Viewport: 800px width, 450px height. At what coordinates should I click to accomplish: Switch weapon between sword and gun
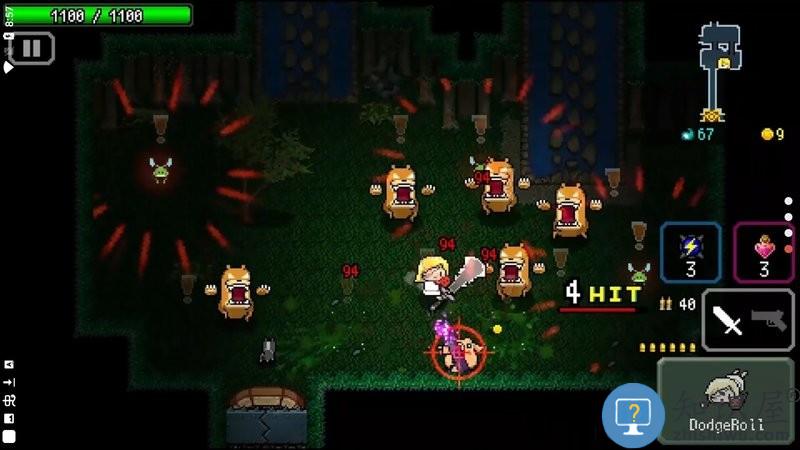click(x=748, y=321)
